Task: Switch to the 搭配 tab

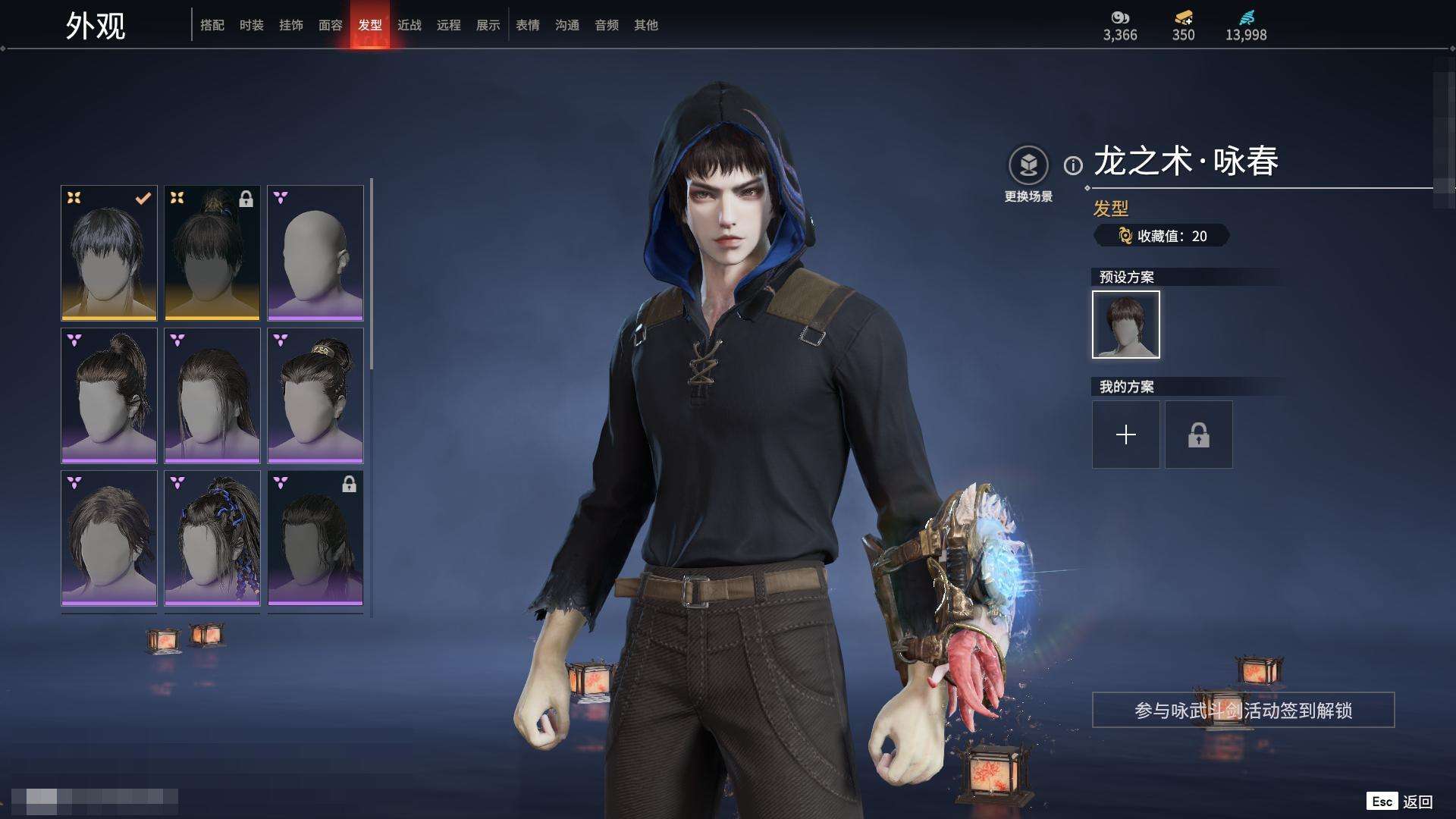Action: coord(212,25)
